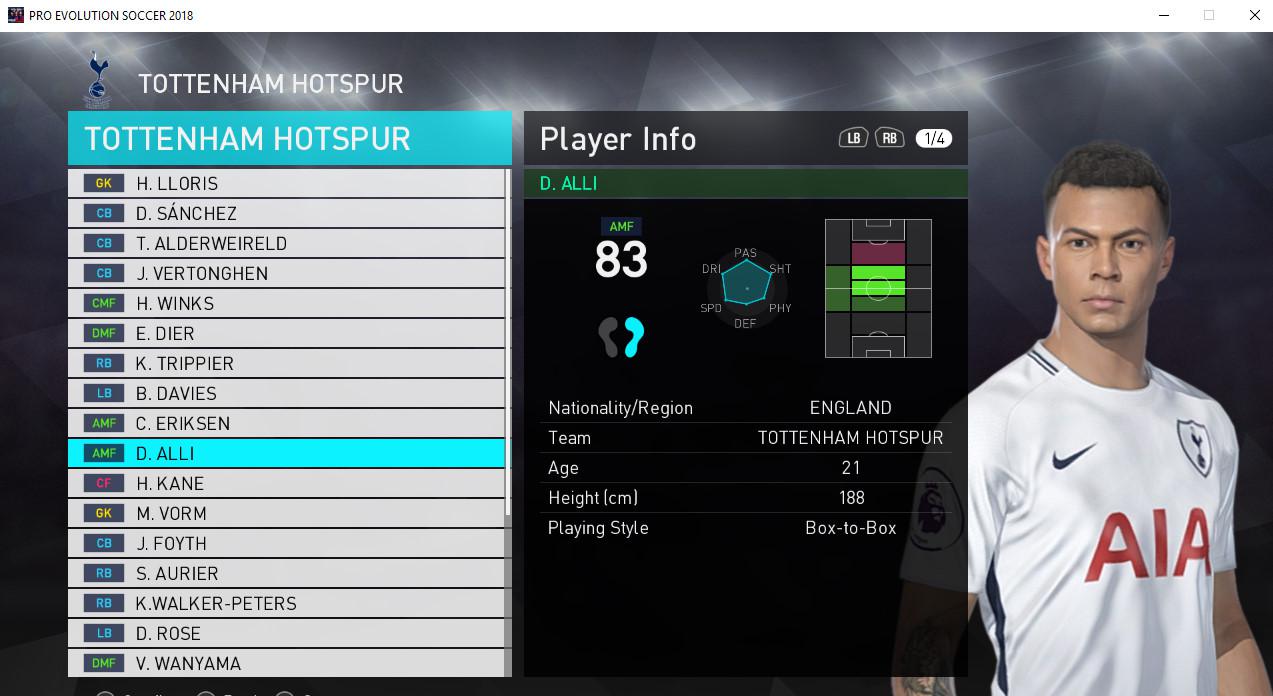This screenshot has width=1273, height=696.
Task: Select H. Winks in the squad list
Action: [286, 303]
